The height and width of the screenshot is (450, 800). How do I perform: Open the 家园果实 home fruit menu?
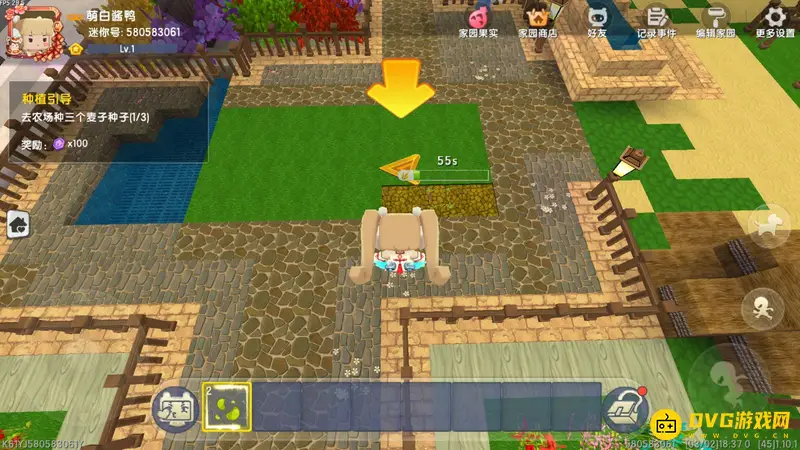pos(475,19)
